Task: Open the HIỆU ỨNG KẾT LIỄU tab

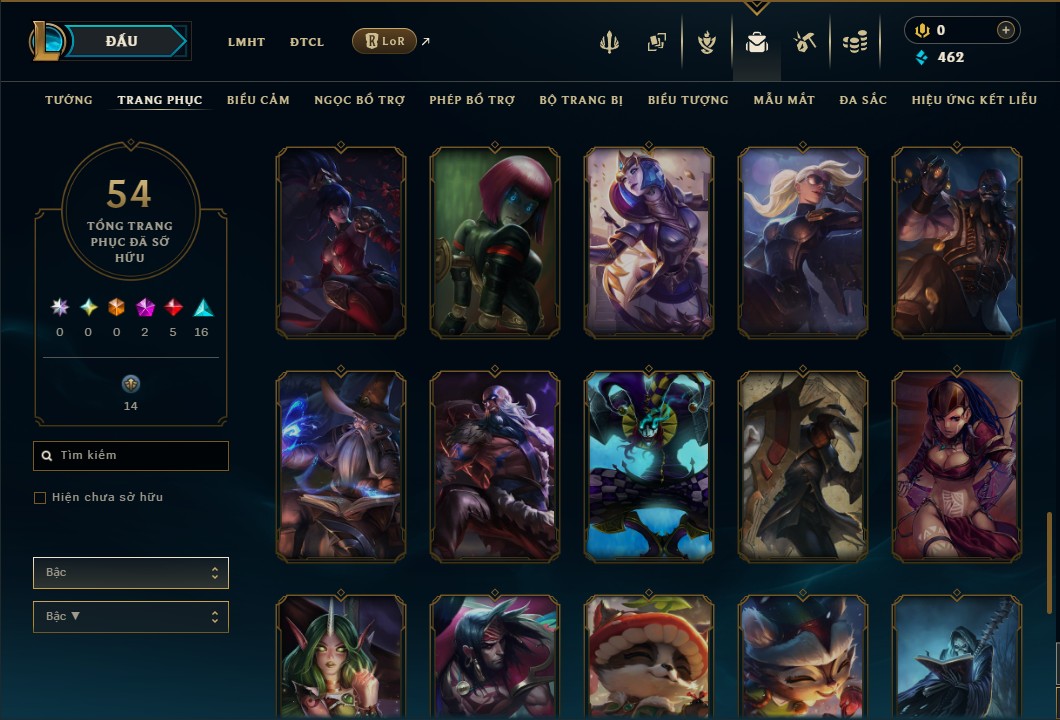Action: coord(974,100)
